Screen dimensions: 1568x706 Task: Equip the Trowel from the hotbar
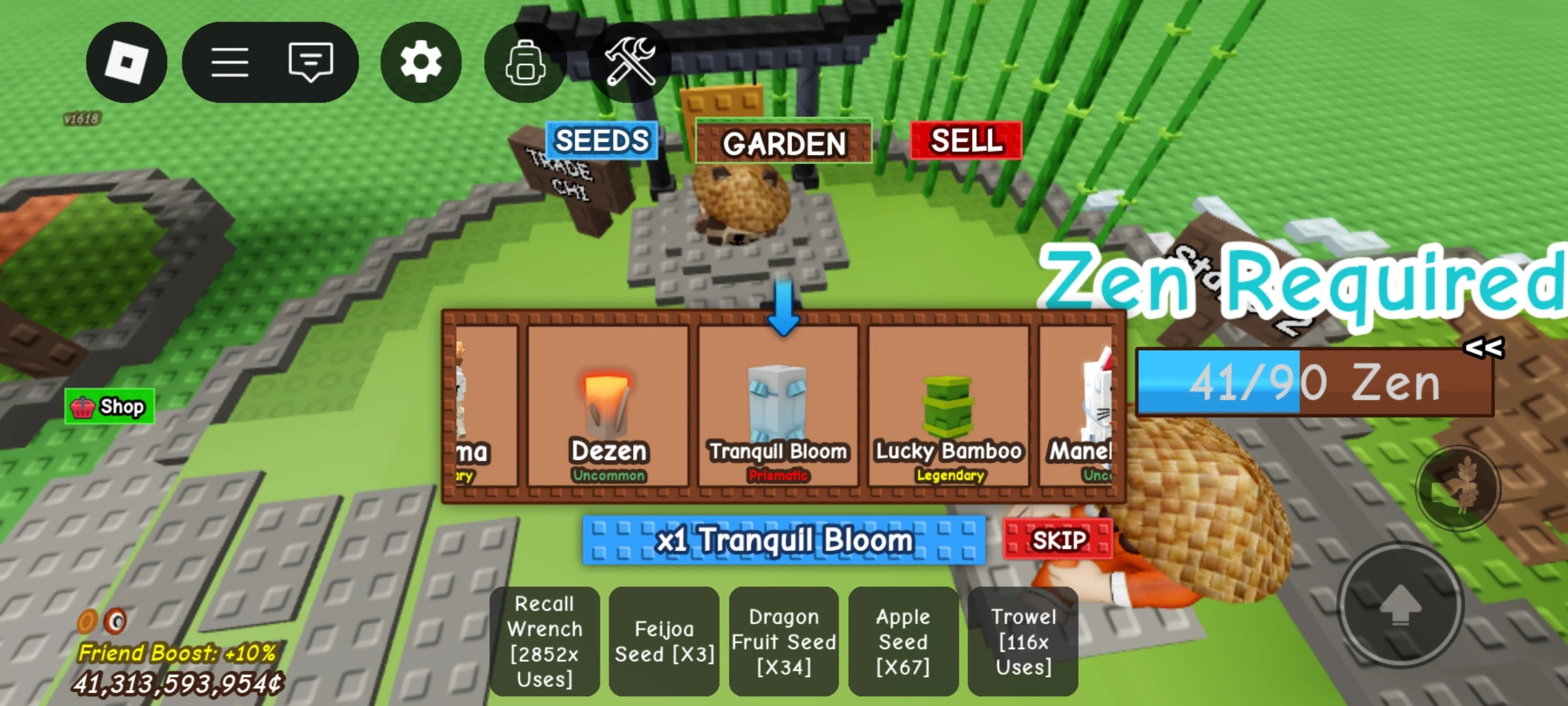pyautogui.click(x=1024, y=642)
